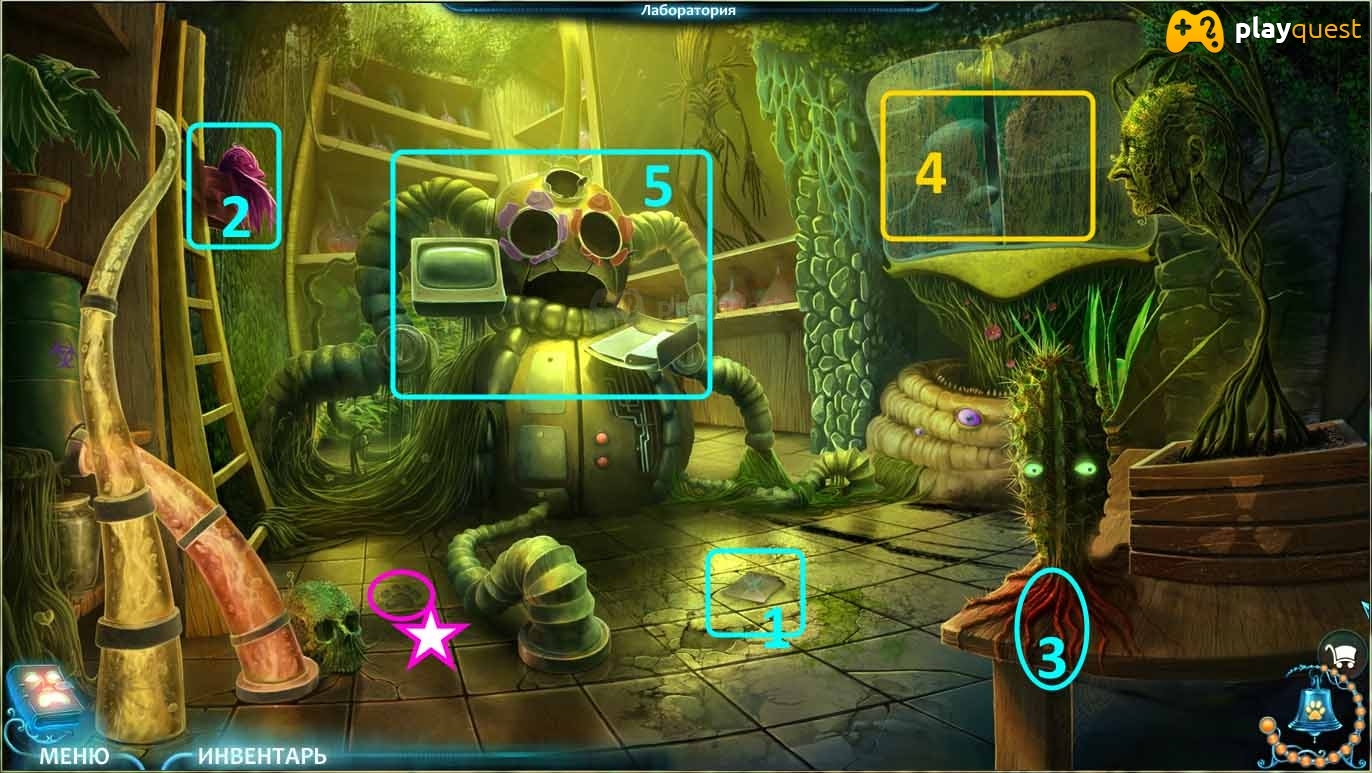
Task: Open the МЕНЮ button
Action: pyautogui.click(x=74, y=755)
